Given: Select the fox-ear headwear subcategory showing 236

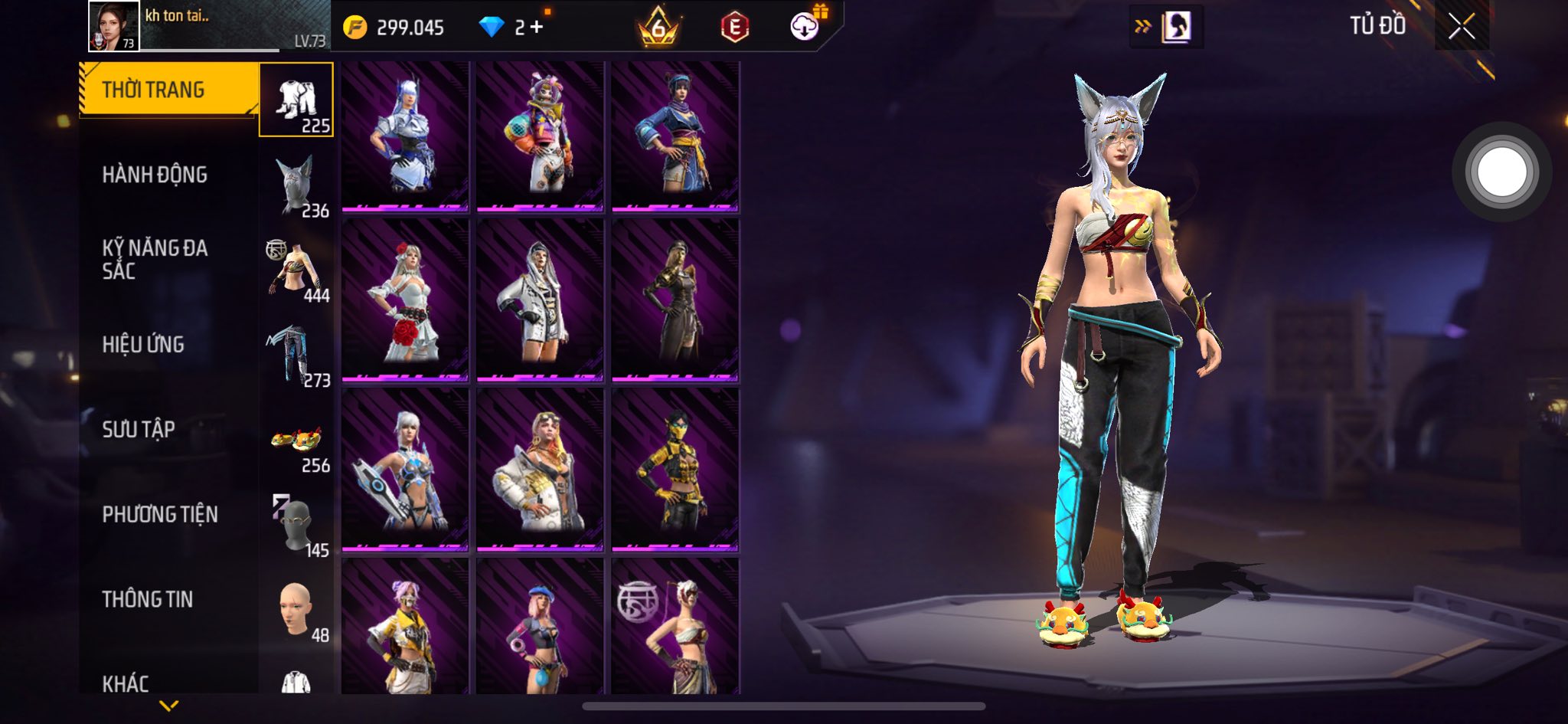Looking at the screenshot, I should (x=297, y=186).
